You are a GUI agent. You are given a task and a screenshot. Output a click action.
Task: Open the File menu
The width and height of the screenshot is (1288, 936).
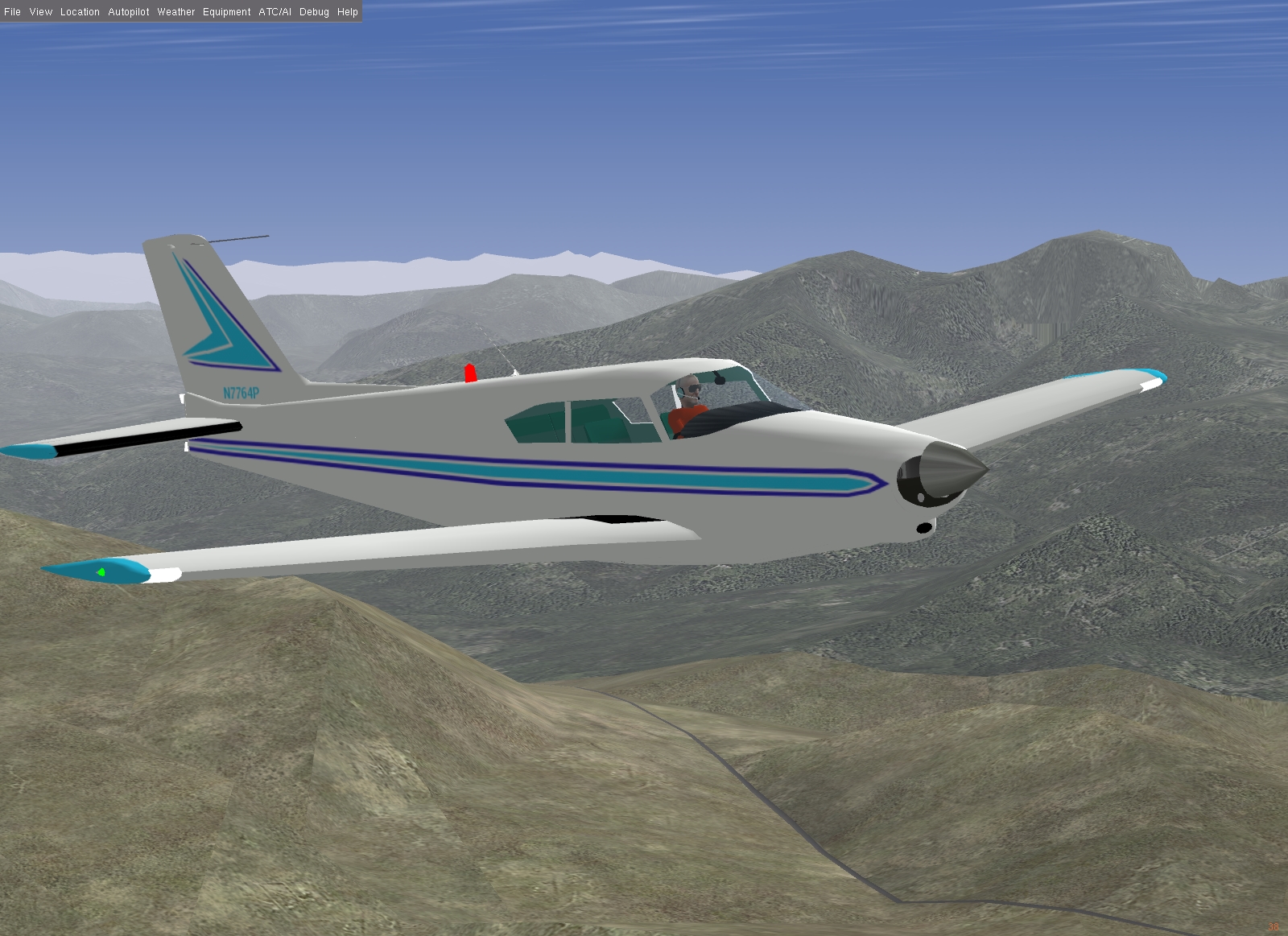point(12,12)
